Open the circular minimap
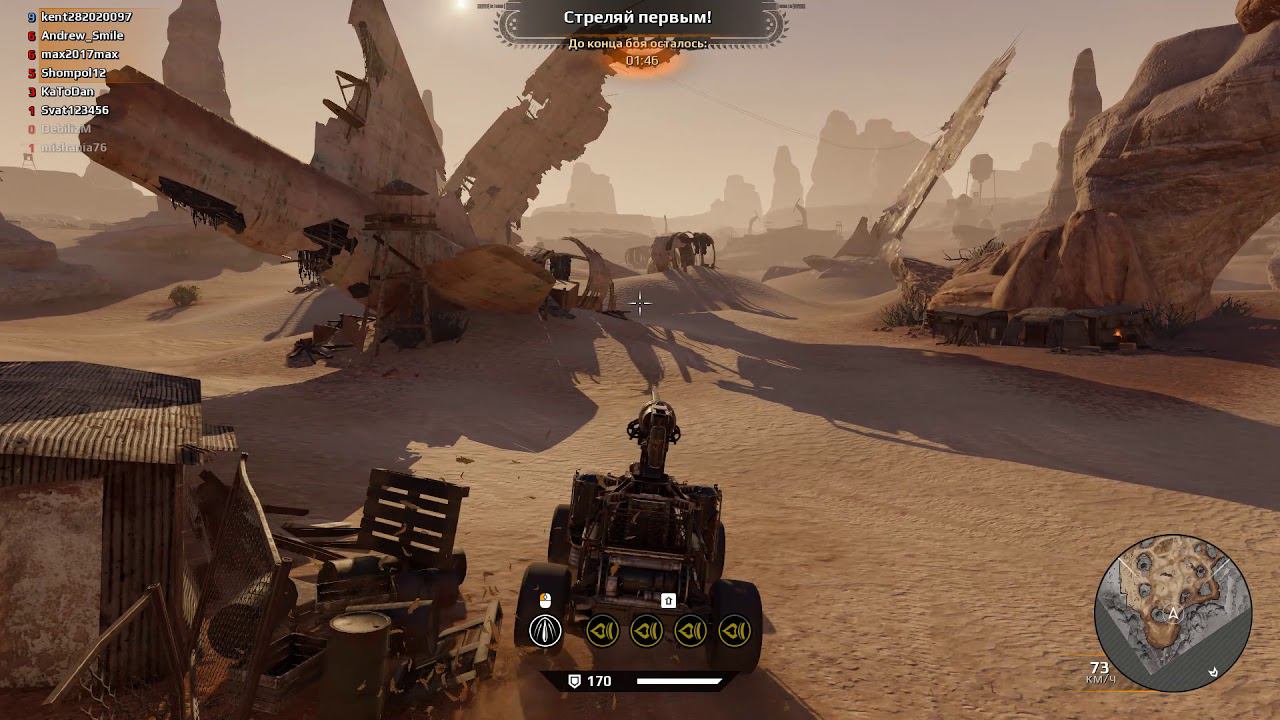Image resolution: width=1280 pixels, height=720 pixels. pos(1173,613)
